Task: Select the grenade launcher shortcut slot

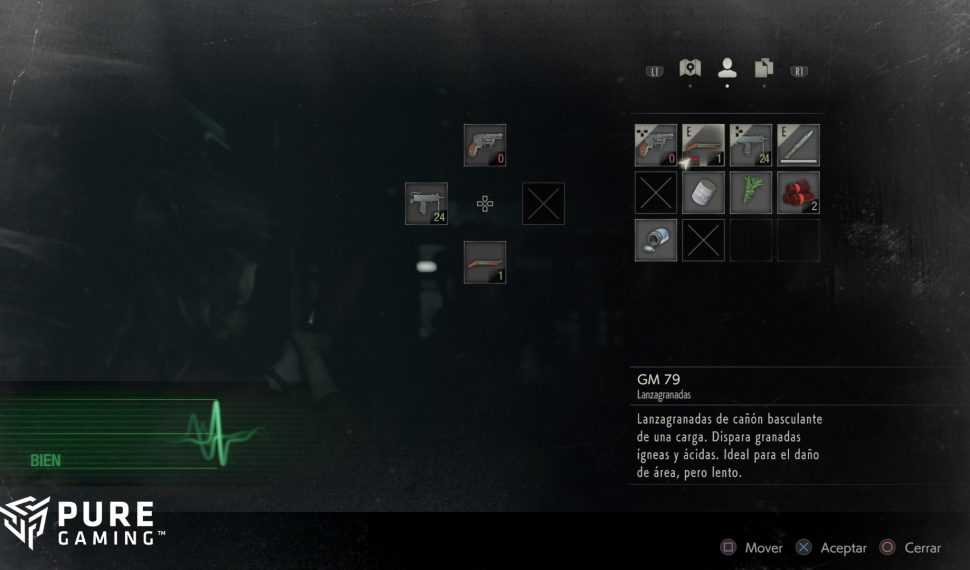Action: (485, 262)
